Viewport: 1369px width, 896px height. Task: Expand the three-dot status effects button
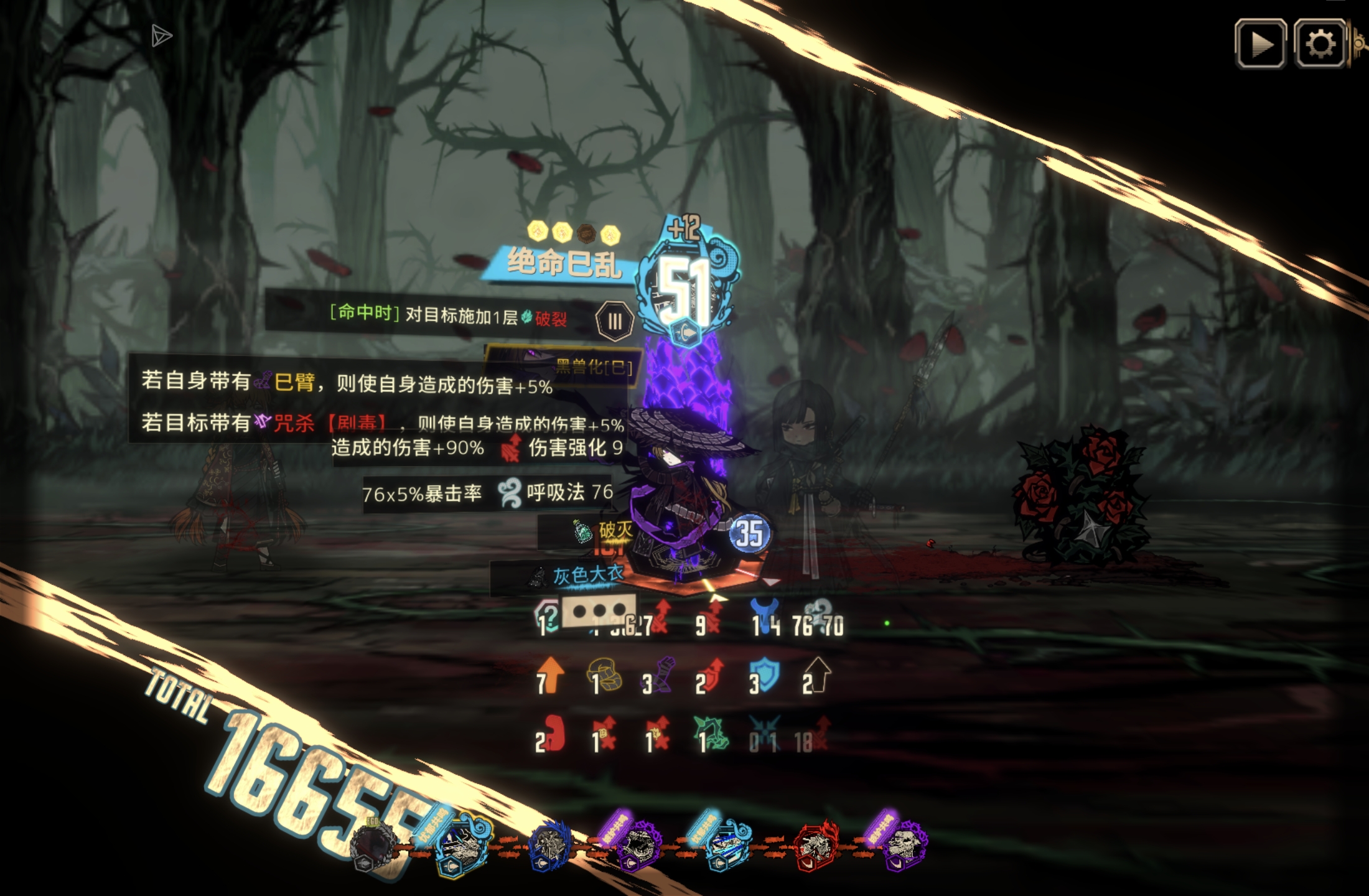pyautogui.click(x=599, y=611)
